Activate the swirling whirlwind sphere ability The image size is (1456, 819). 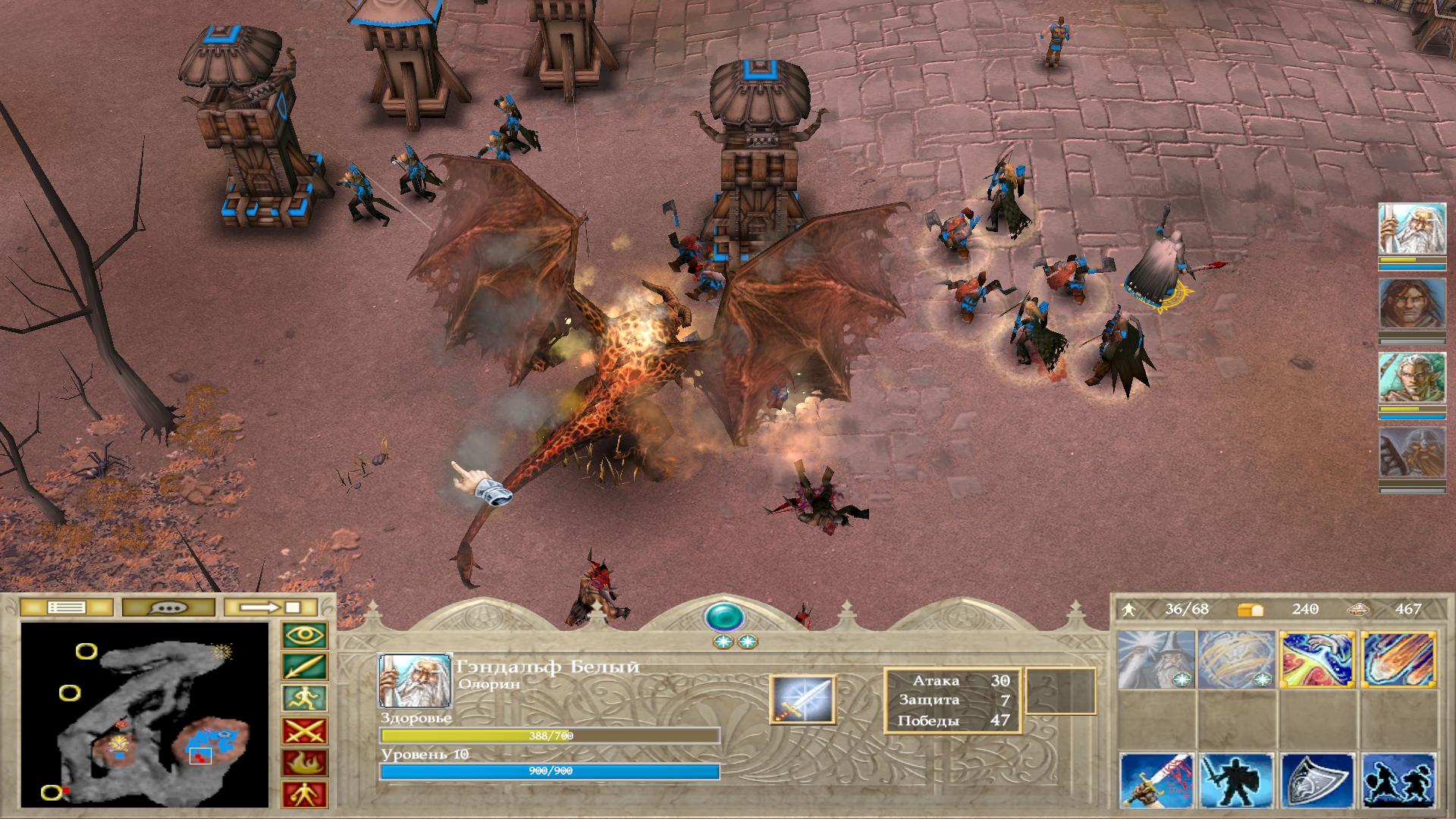[x=1237, y=659]
